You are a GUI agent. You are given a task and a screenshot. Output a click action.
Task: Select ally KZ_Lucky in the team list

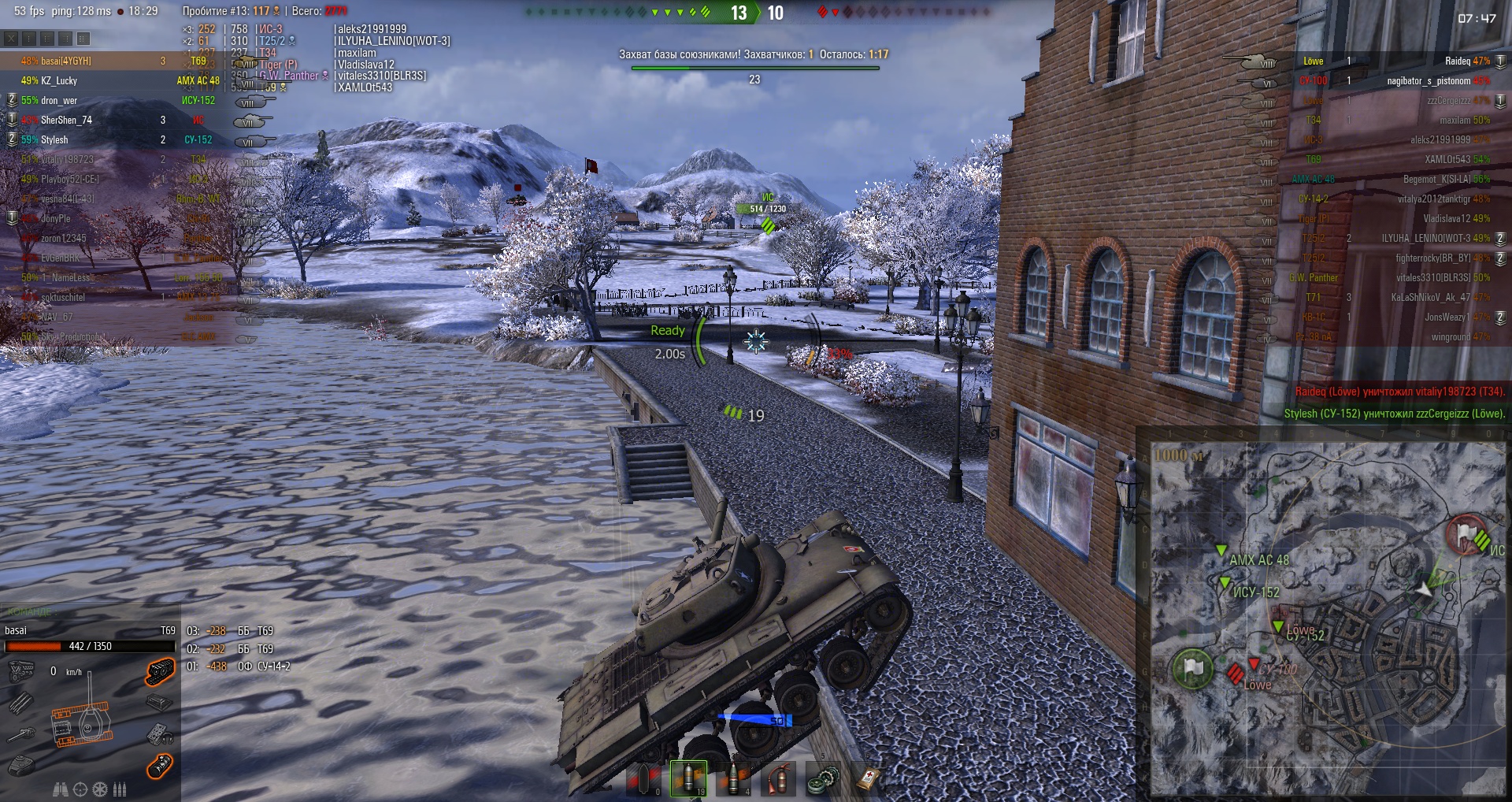(59, 81)
